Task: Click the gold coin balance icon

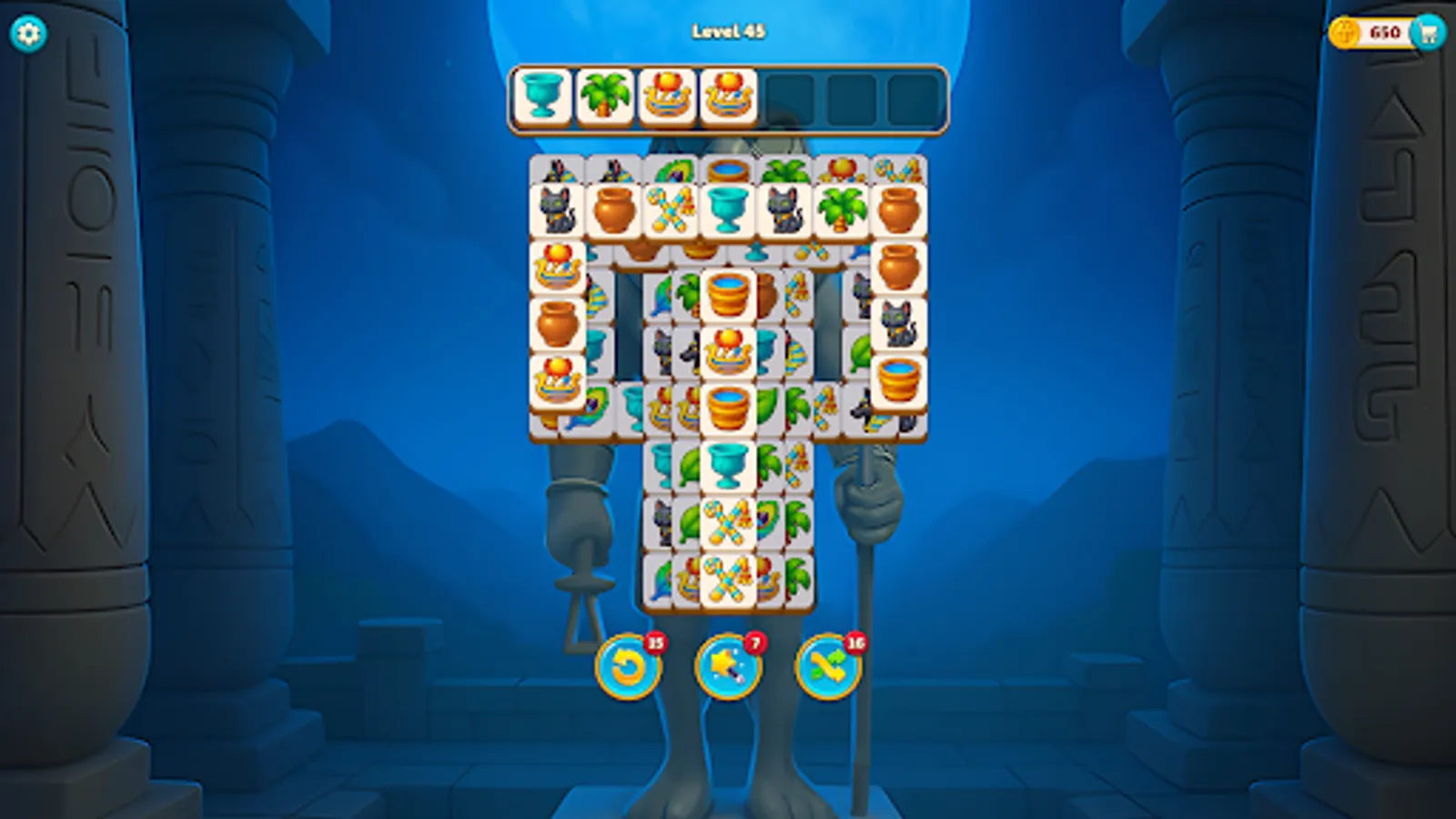Action: click(x=1342, y=30)
